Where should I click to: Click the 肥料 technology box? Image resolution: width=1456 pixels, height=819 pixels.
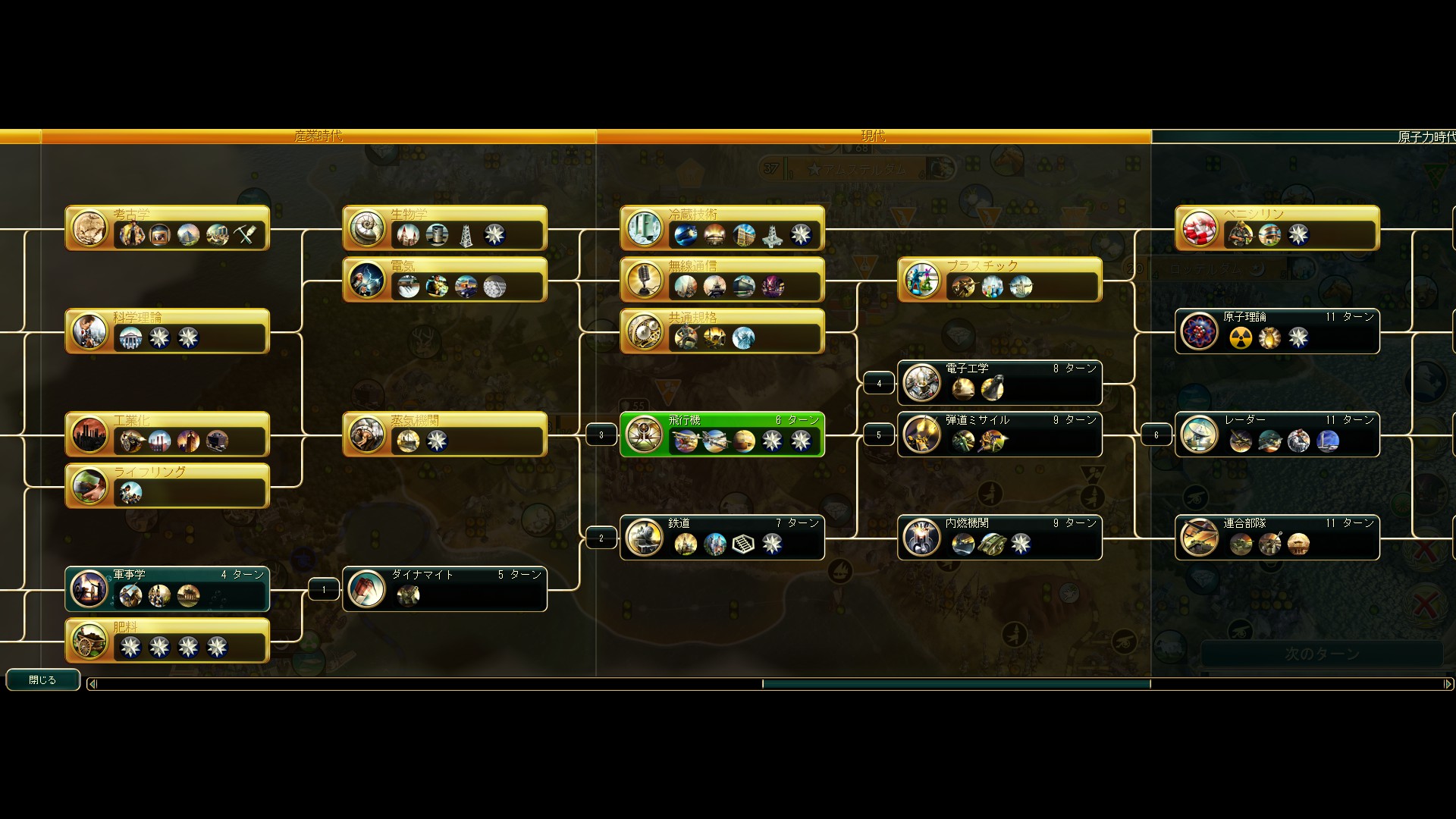click(167, 641)
